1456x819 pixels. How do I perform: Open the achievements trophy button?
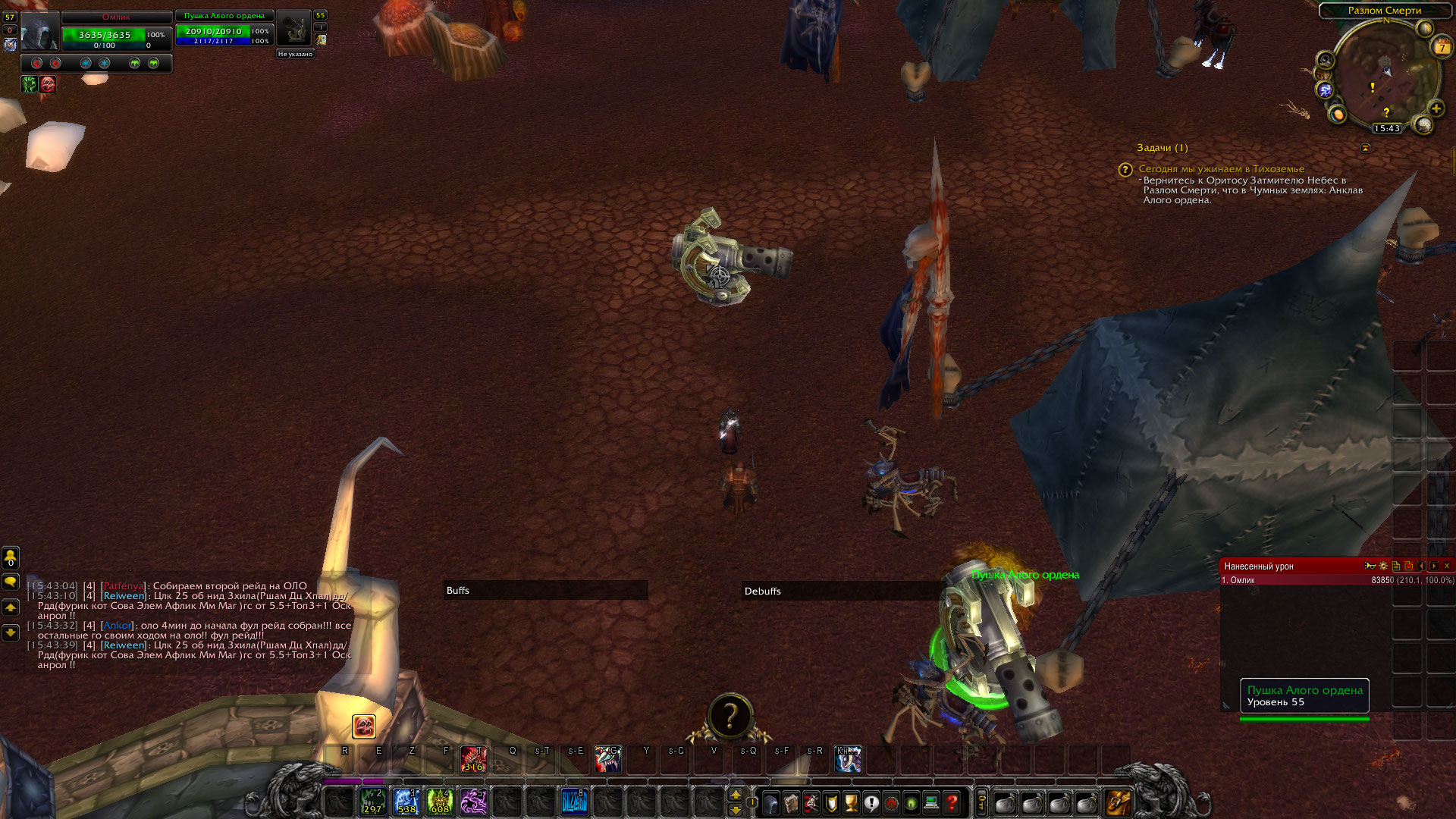pos(851,802)
